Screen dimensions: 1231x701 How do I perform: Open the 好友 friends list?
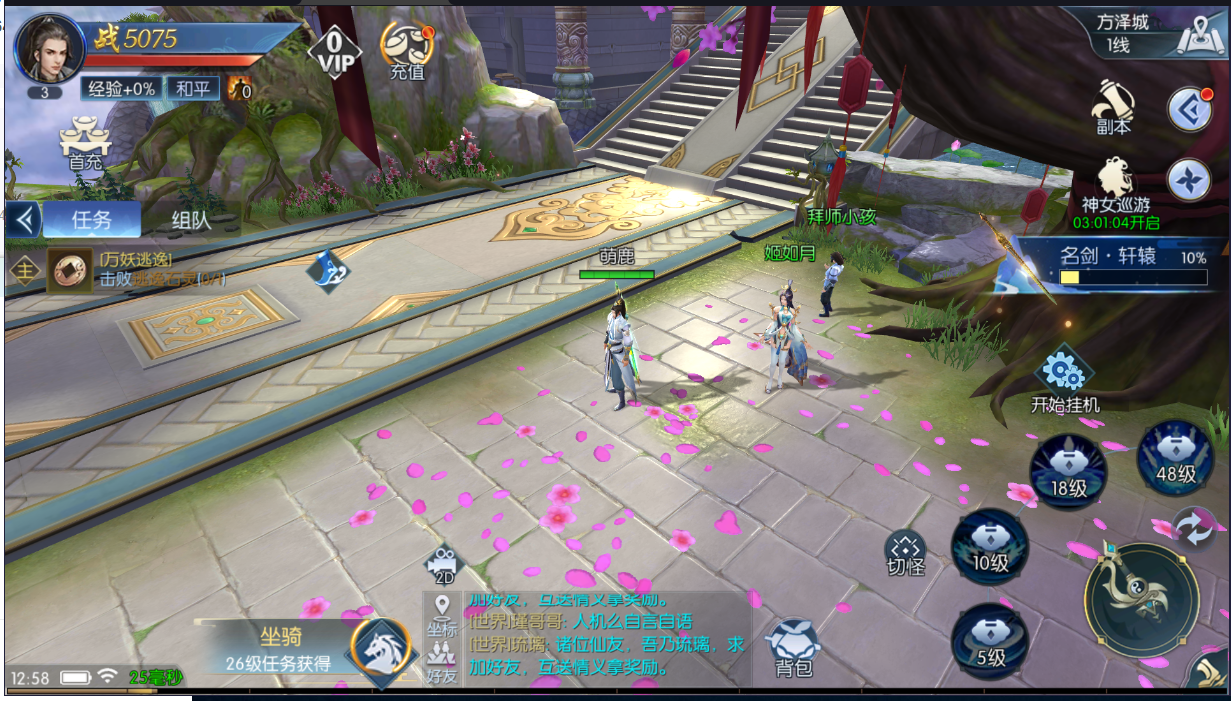(x=441, y=664)
